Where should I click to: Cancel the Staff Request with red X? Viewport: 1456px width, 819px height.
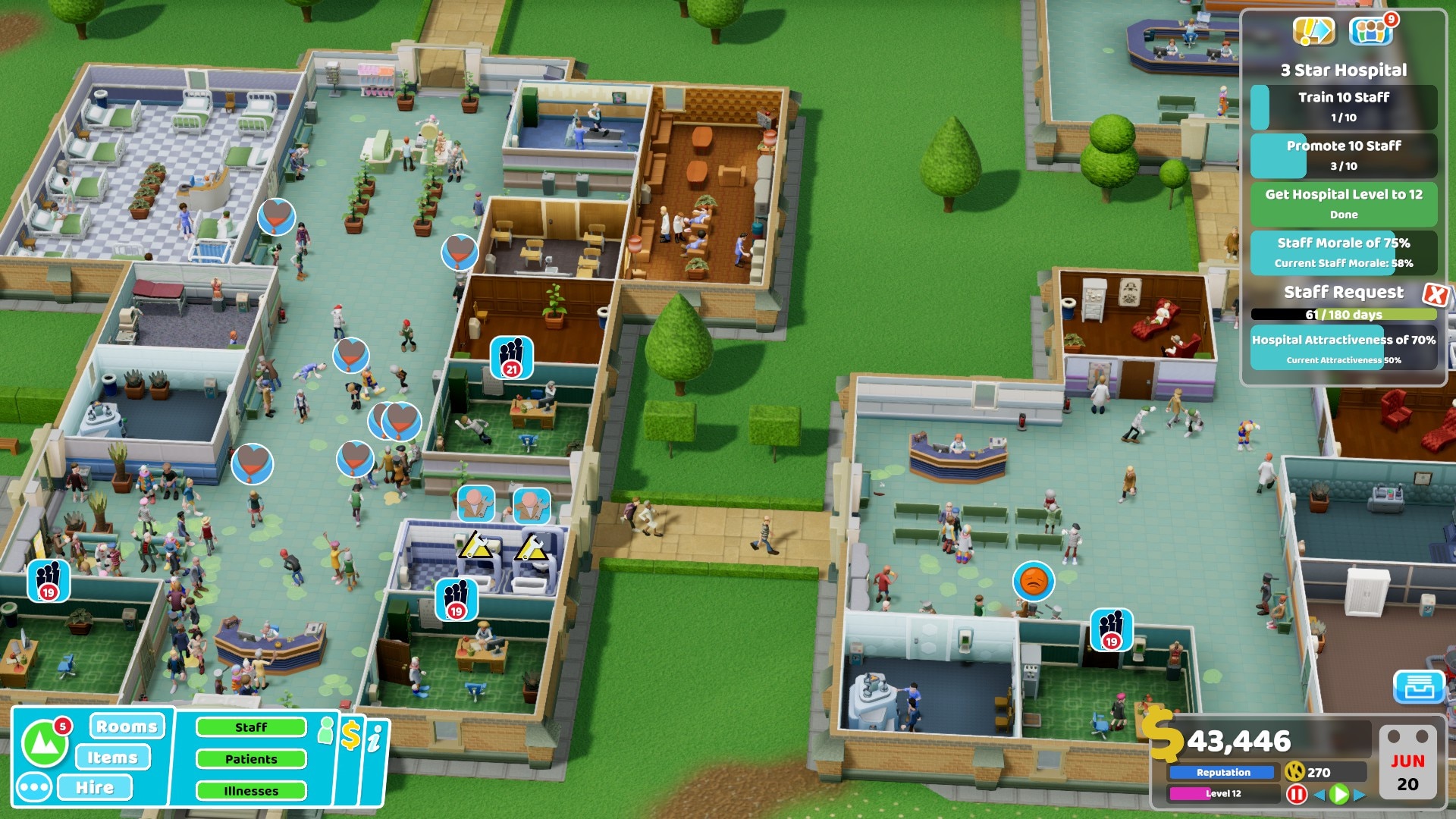tap(1436, 294)
